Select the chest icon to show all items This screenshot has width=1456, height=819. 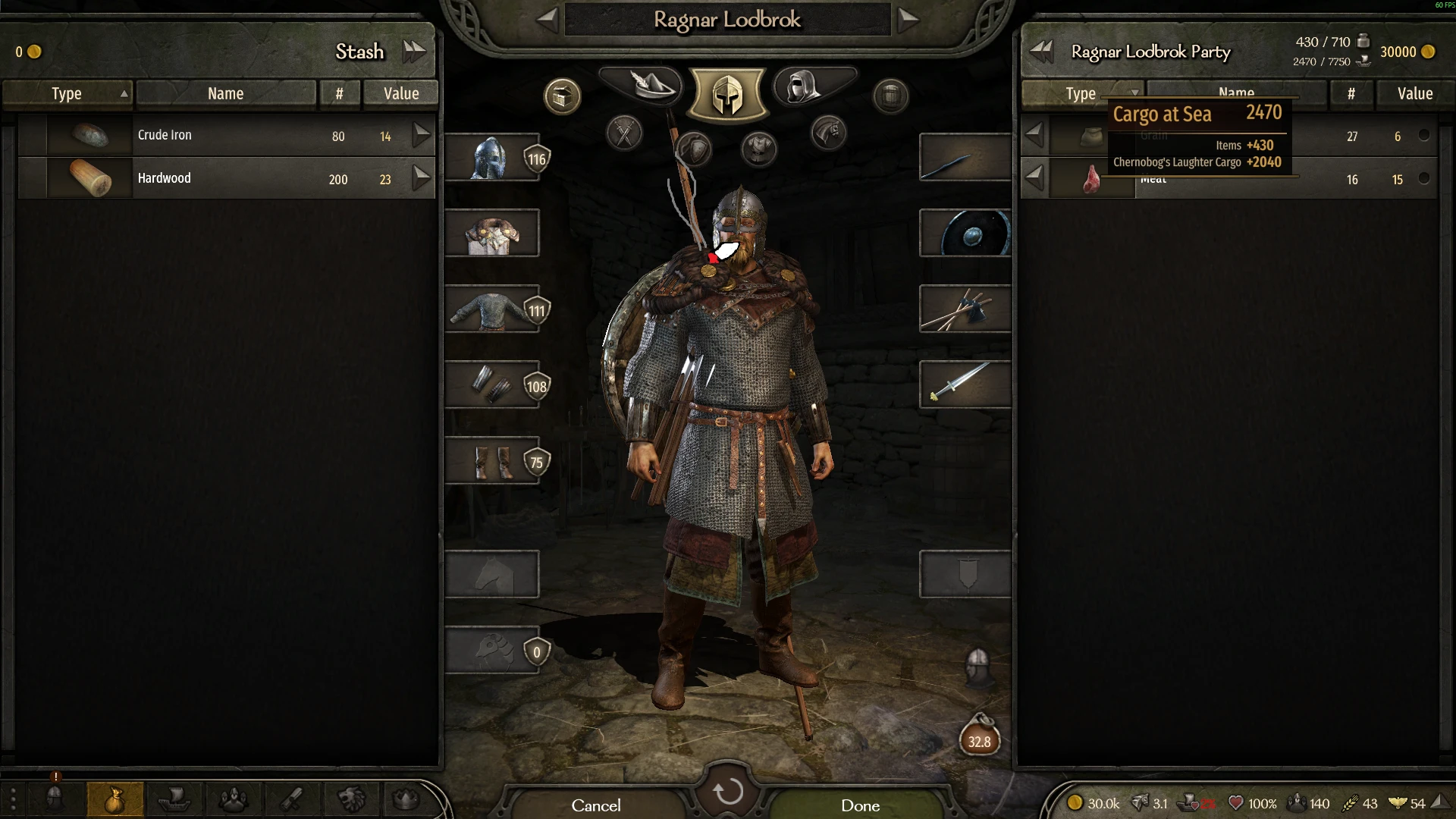[x=561, y=96]
